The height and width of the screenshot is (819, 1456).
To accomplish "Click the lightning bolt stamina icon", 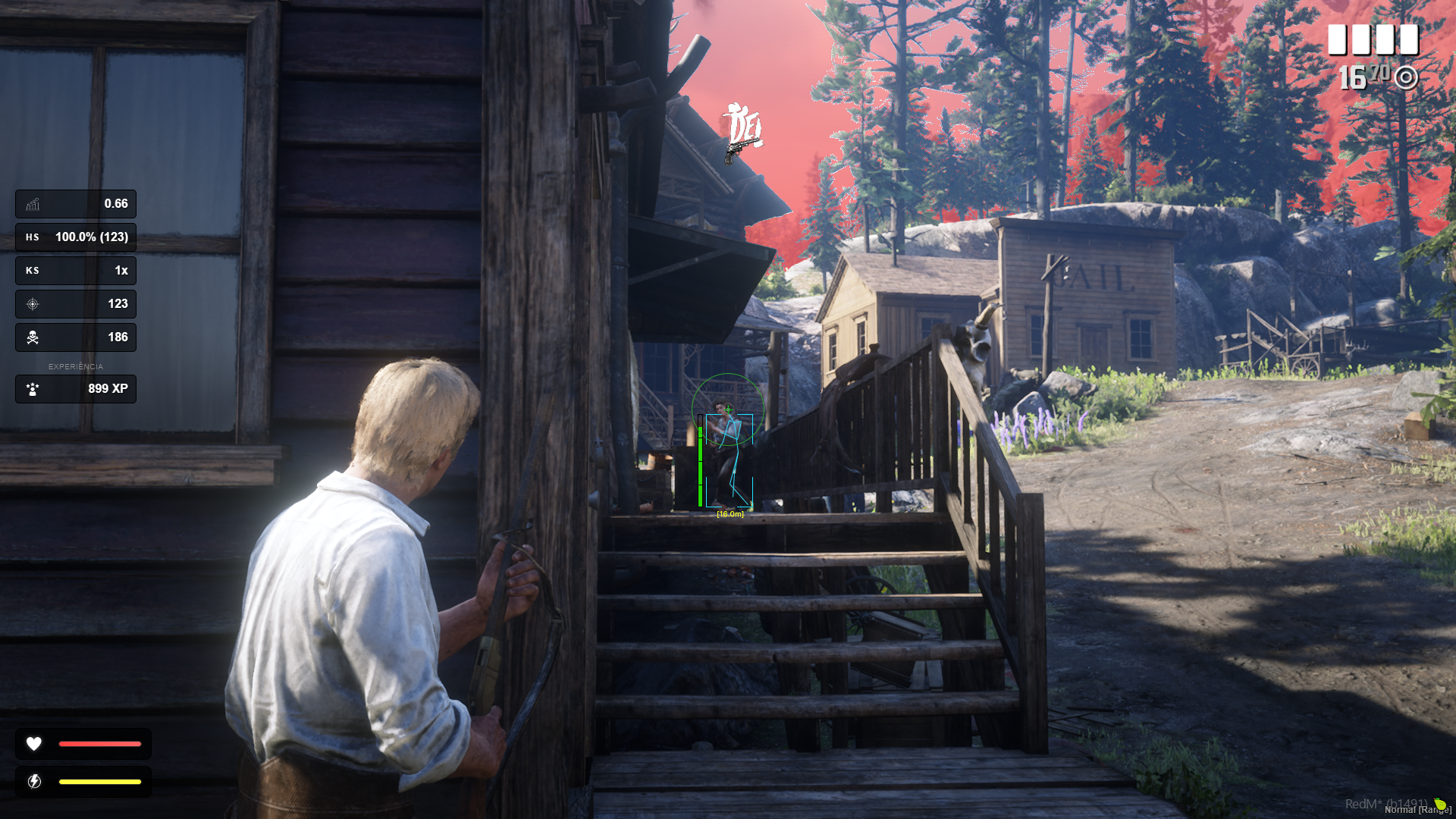I will point(34,782).
